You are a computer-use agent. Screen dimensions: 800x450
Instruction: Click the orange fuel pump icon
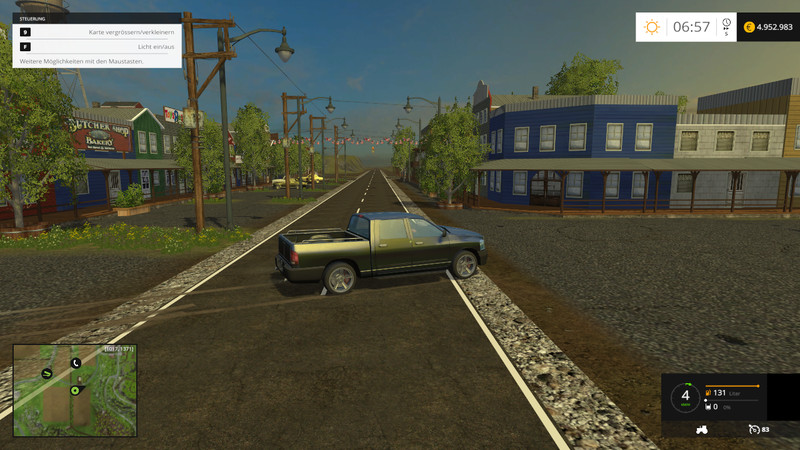point(709,393)
